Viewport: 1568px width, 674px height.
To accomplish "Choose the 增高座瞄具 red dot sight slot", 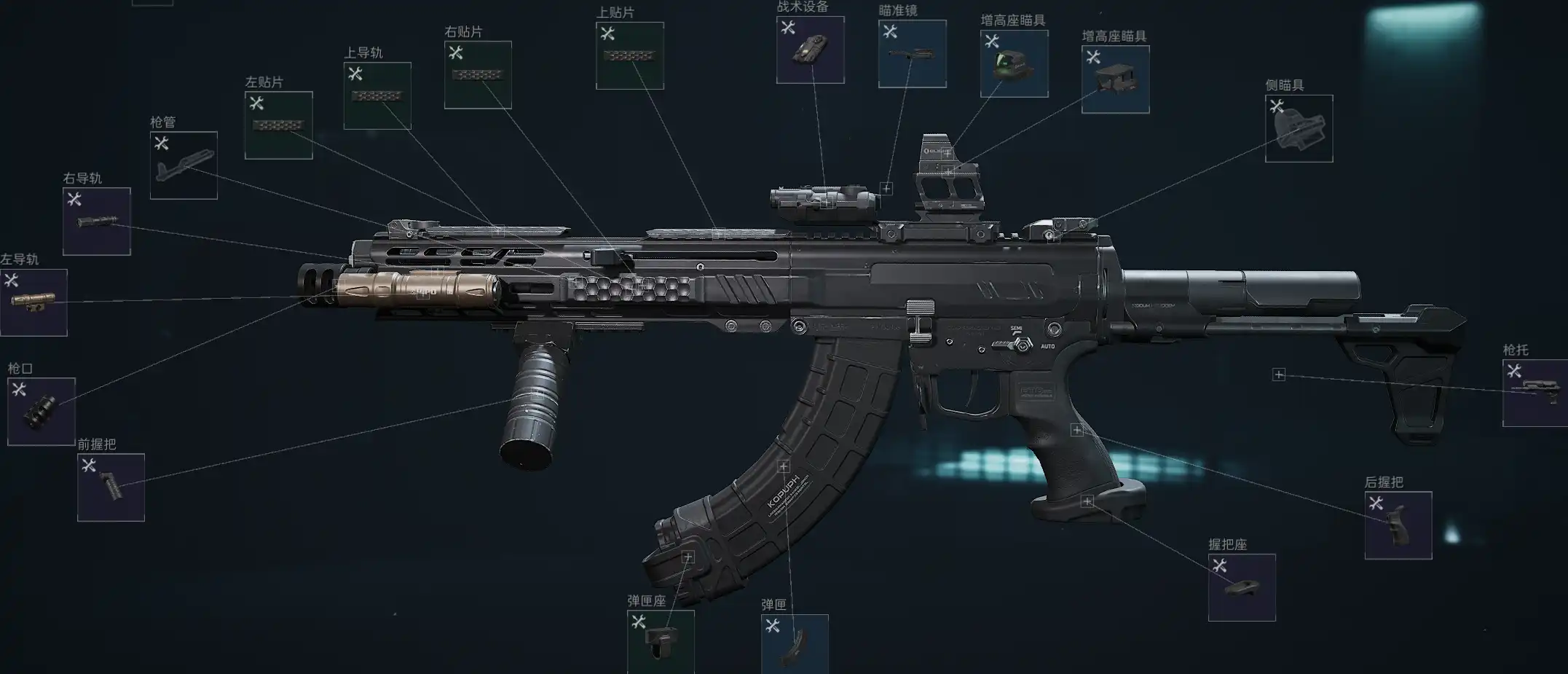I will 1015,64.
